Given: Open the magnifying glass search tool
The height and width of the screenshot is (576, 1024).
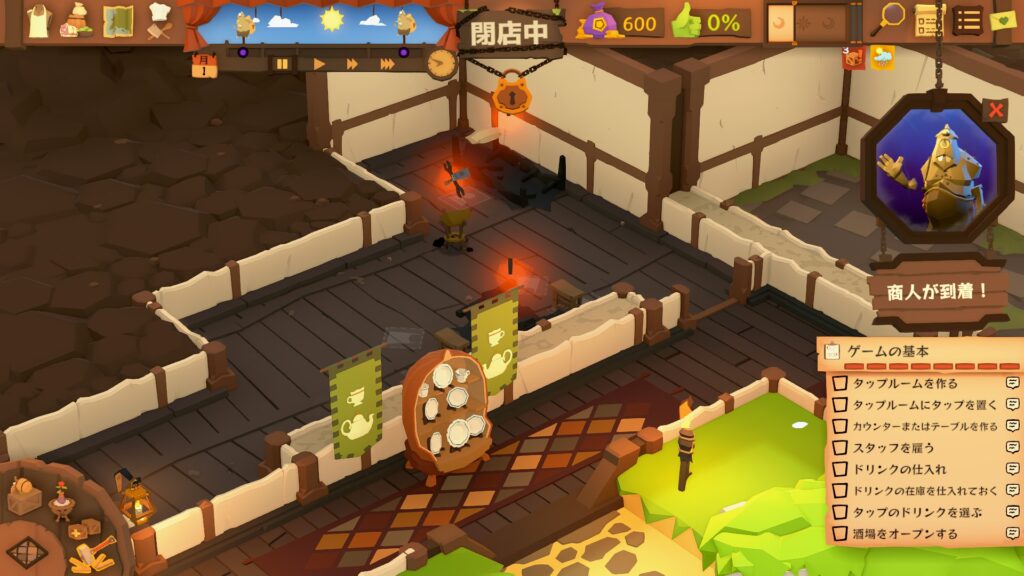Looking at the screenshot, I should tap(888, 19).
